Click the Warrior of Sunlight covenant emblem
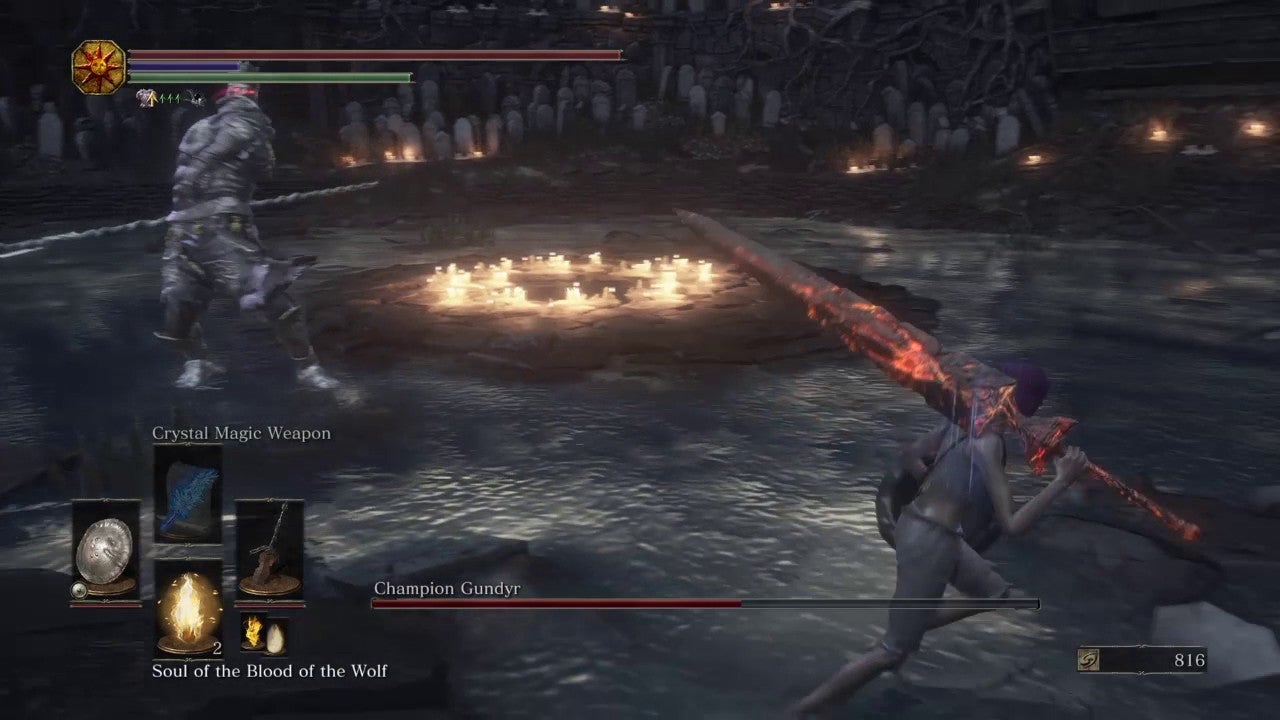The image size is (1280, 720). click(x=99, y=67)
